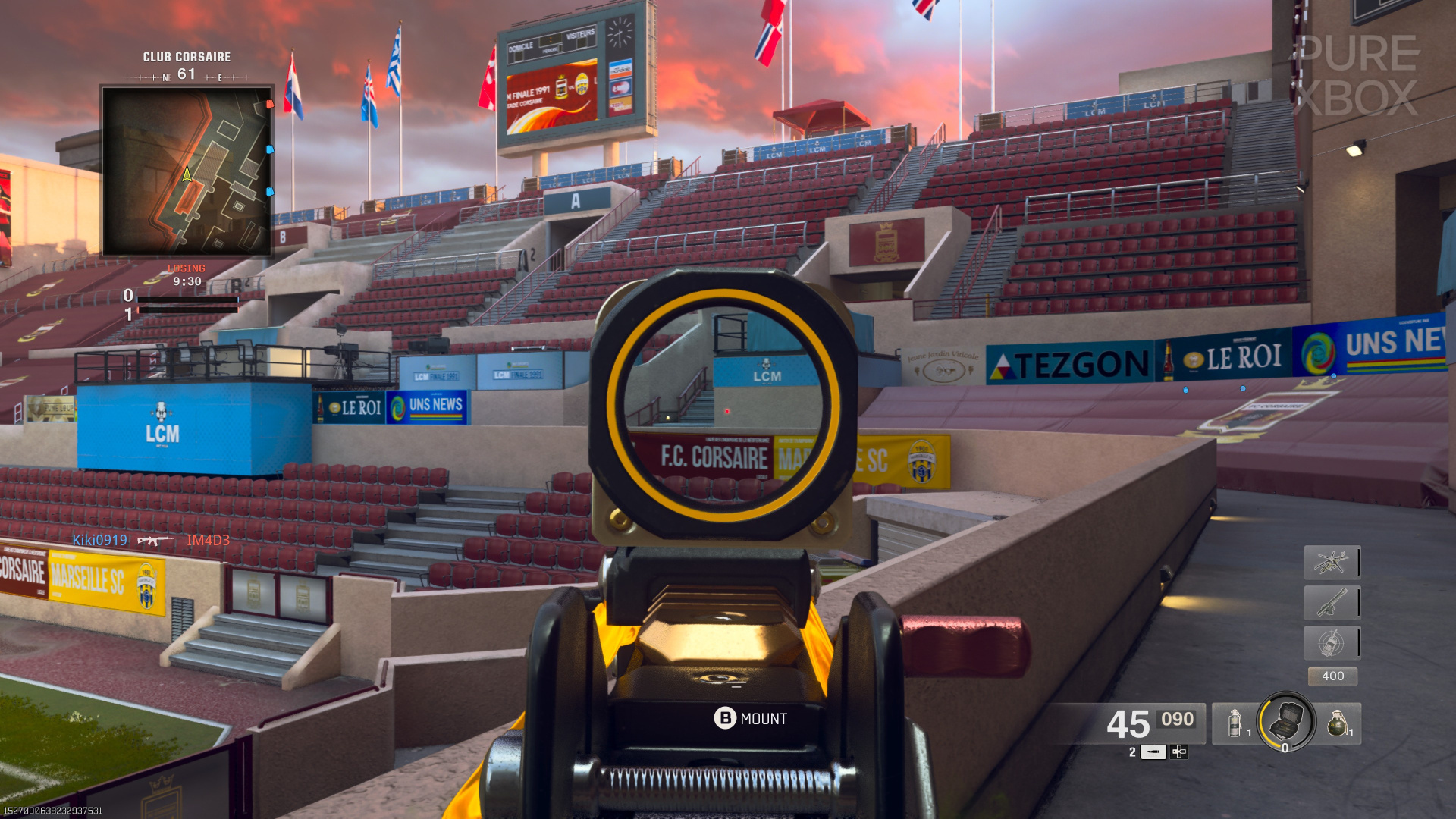The height and width of the screenshot is (819, 1456).
Task: Click the bullet ammo type icon
Action: click(1154, 752)
